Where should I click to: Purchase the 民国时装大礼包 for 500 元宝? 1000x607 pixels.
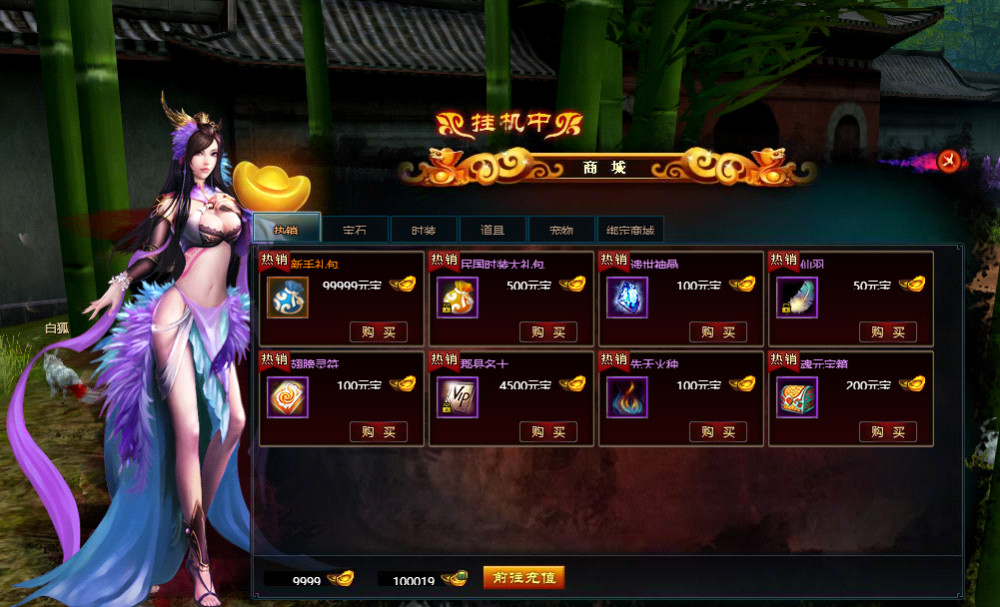[x=548, y=332]
